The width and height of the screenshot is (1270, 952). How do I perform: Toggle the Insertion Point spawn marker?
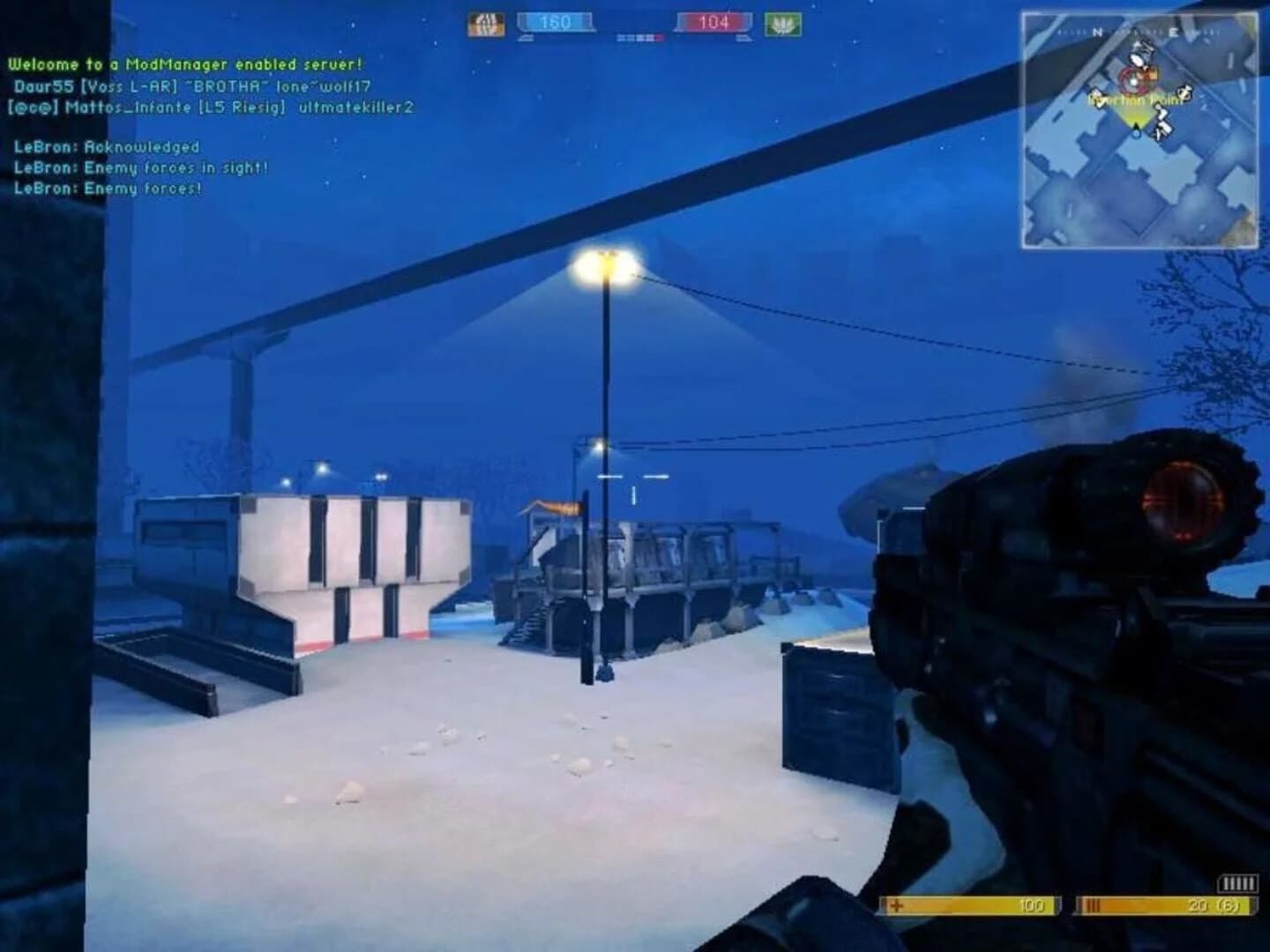(x=1134, y=100)
